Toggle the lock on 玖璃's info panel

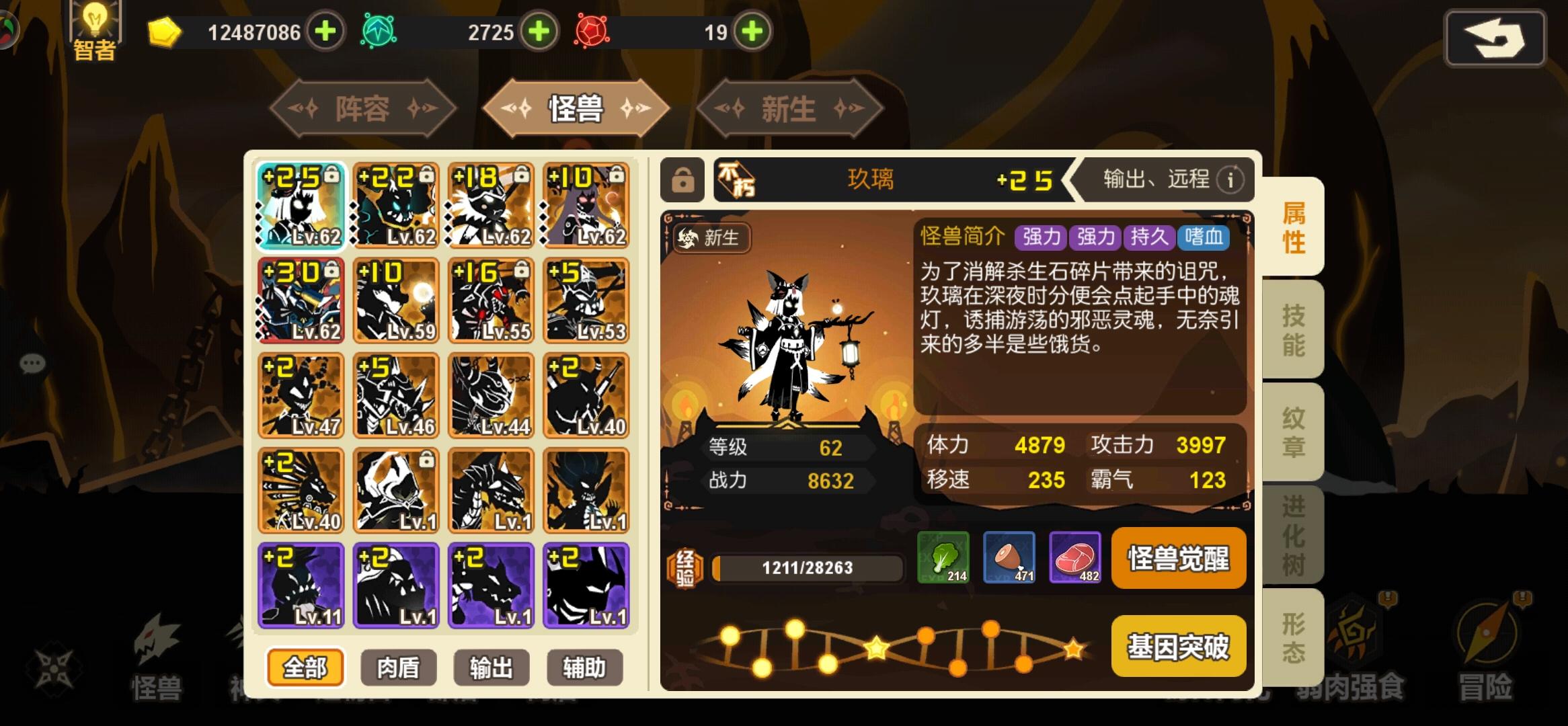pos(683,180)
